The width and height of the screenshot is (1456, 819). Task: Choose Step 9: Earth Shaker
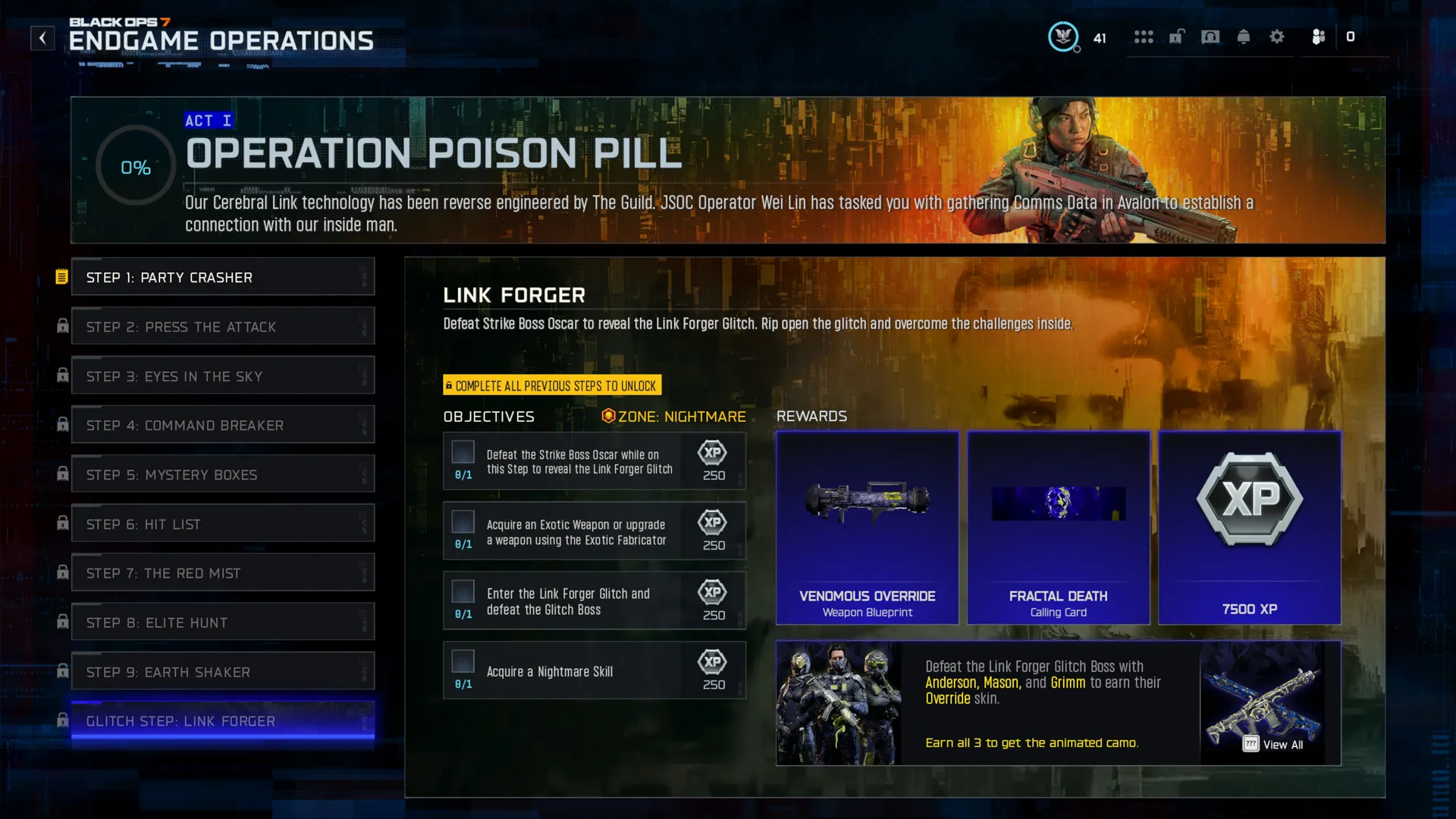click(x=222, y=672)
